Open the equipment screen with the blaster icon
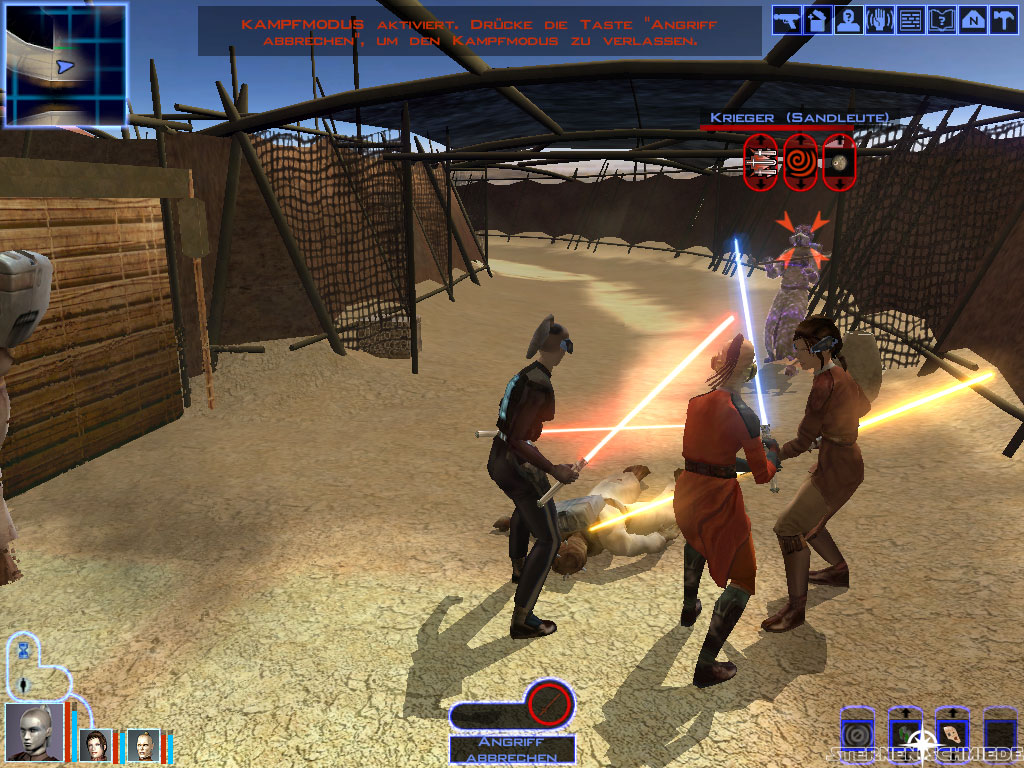This screenshot has height=768, width=1024. click(787, 19)
